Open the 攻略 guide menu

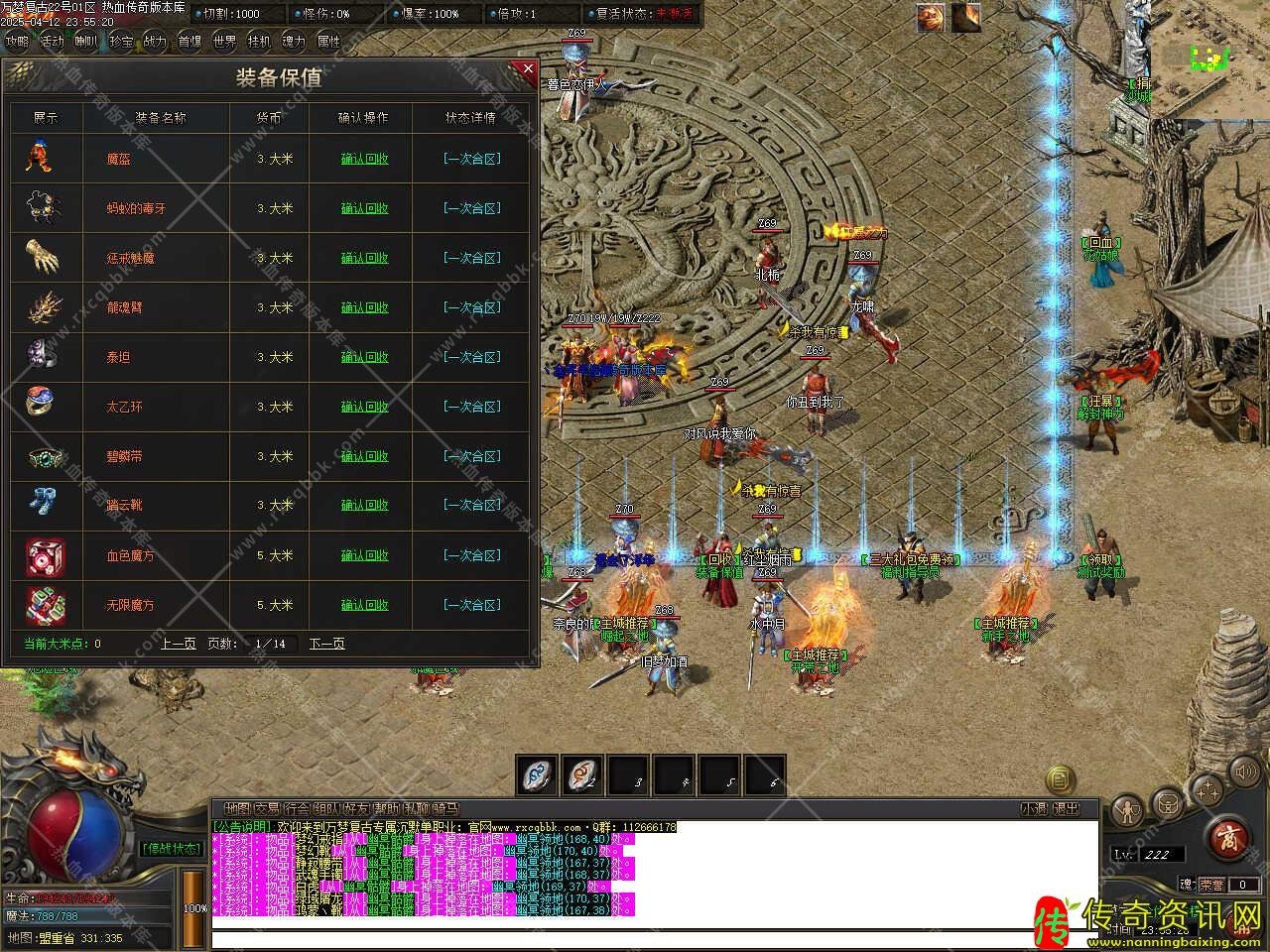click(17, 42)
